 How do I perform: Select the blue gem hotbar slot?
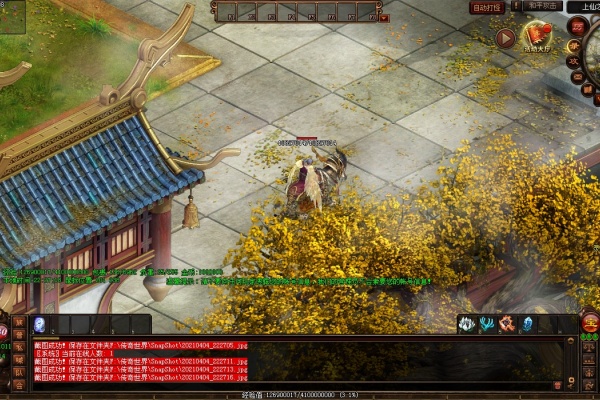[x=38, y=324]
